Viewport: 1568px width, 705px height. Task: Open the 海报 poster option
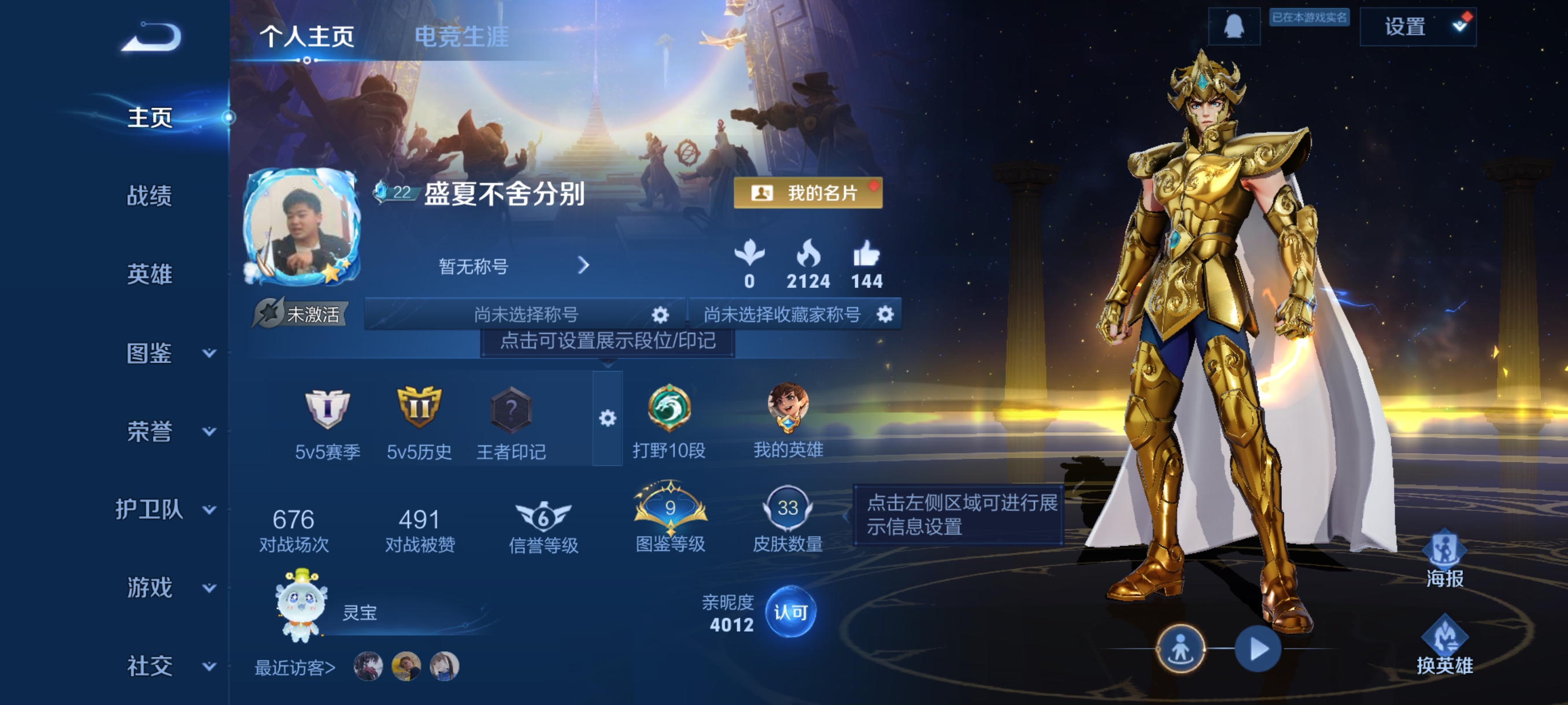tap(1444, 559)
